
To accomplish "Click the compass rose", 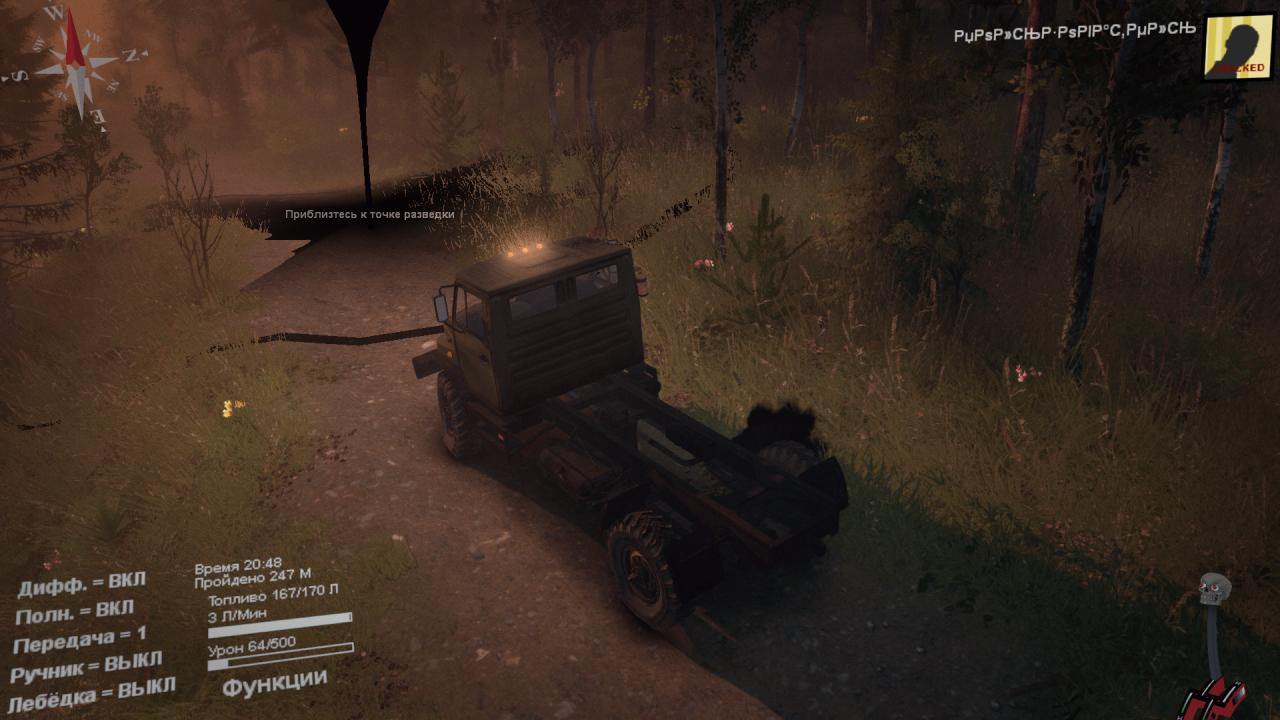I will point(76,62).
